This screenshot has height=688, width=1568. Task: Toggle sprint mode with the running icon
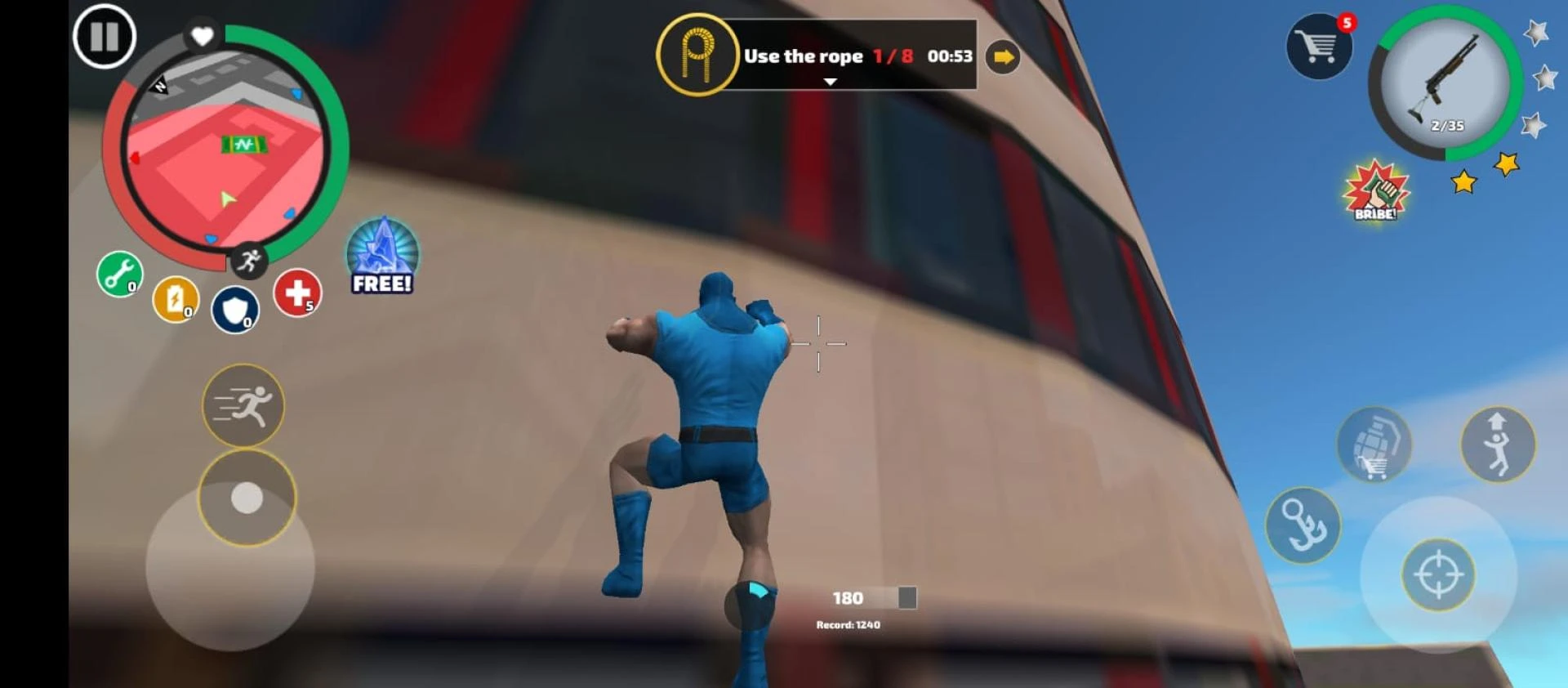[x=243, y=406]
